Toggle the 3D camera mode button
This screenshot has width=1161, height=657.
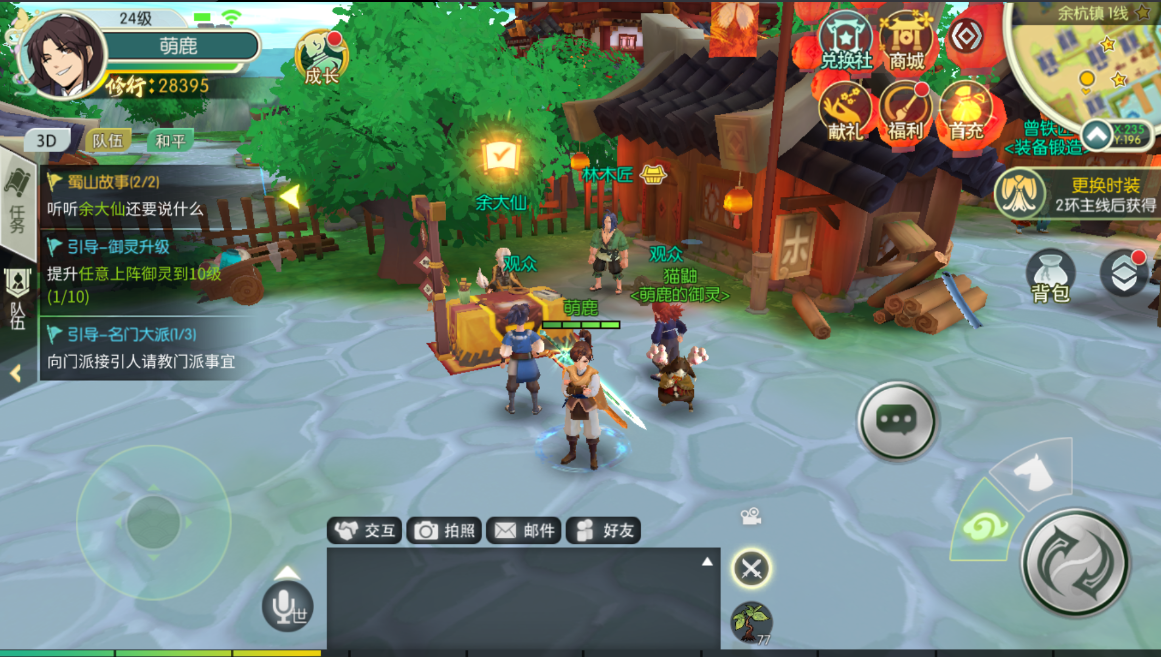[x=47, y=141]
